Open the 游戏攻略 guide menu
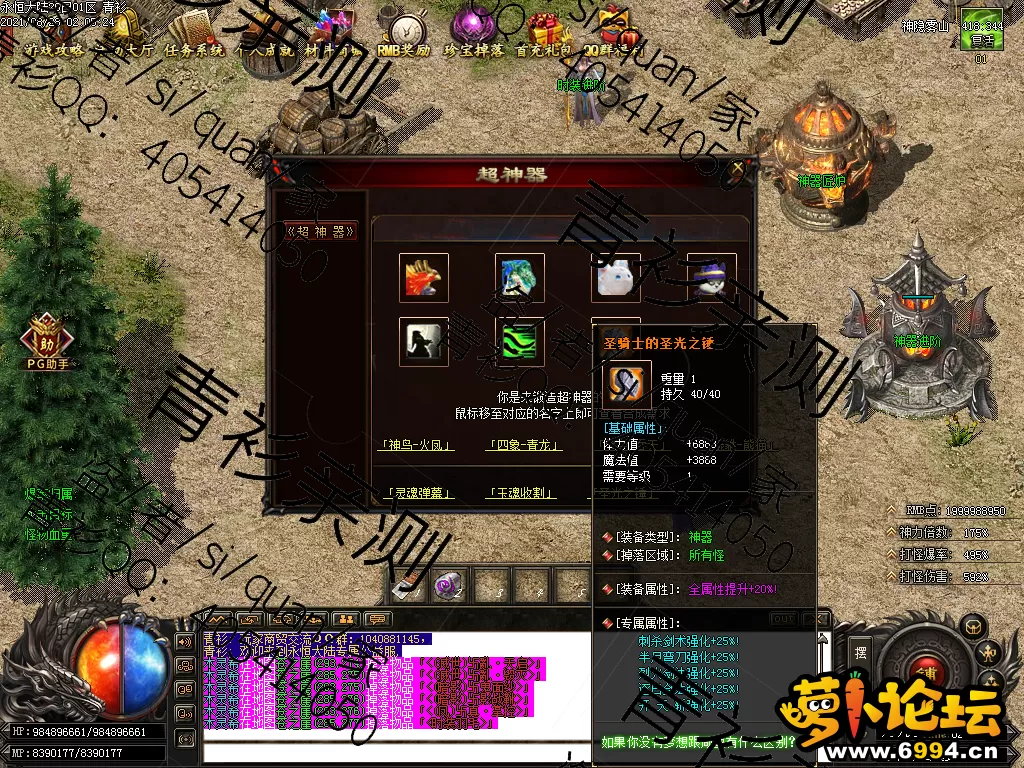Image resolution: width=1024 pixels, height=768 pixels. [53, 48]
